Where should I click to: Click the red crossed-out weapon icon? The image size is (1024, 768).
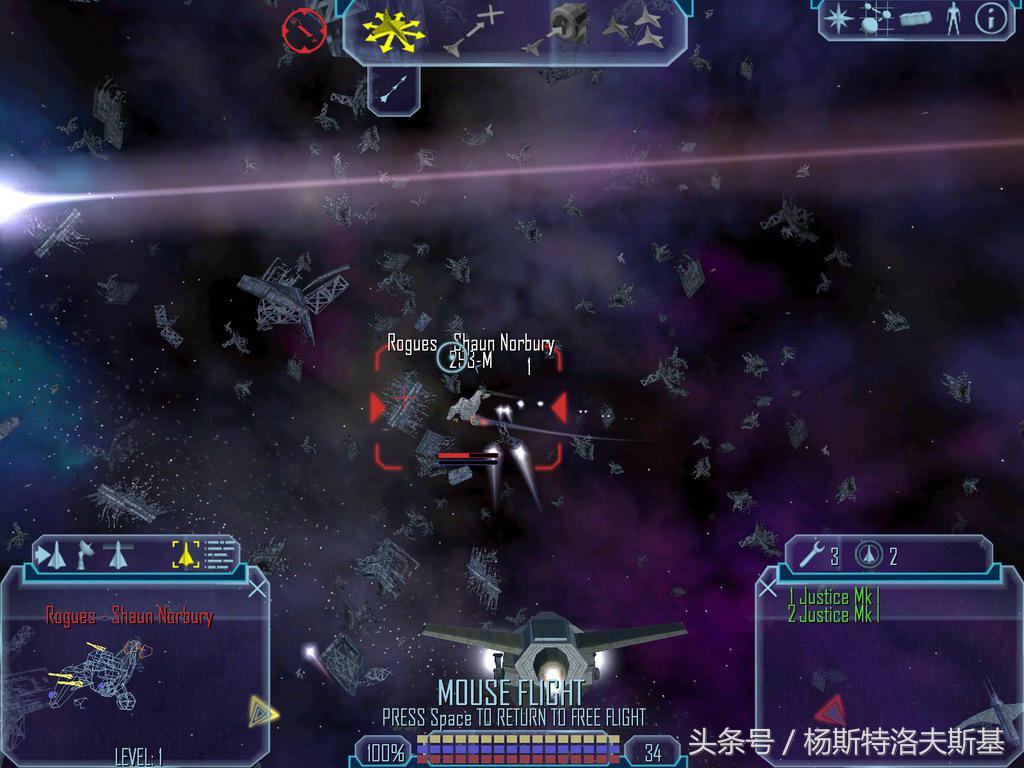tap(304, 29)
